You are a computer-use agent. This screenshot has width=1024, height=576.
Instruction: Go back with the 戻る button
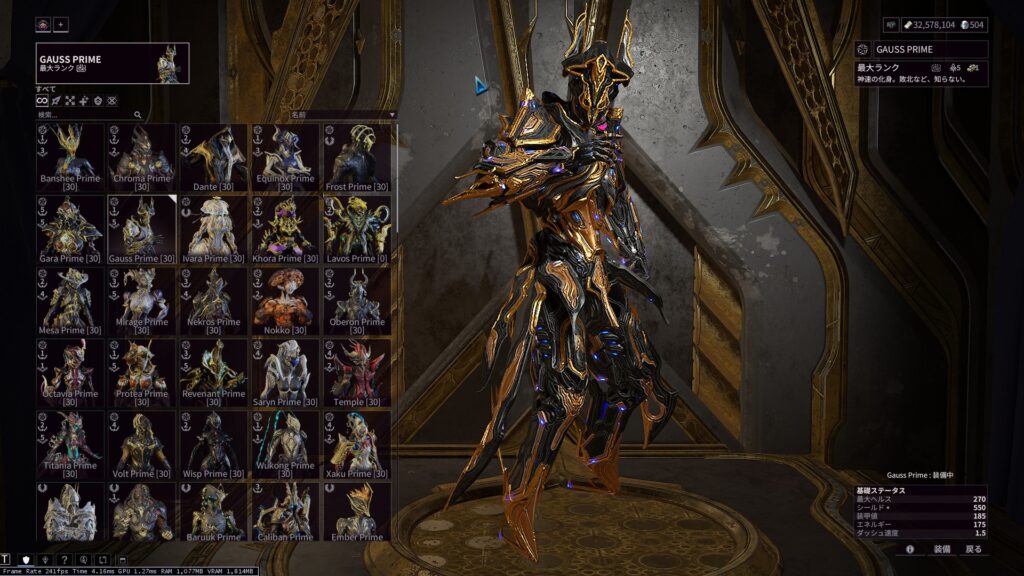[x=973, y=549]
